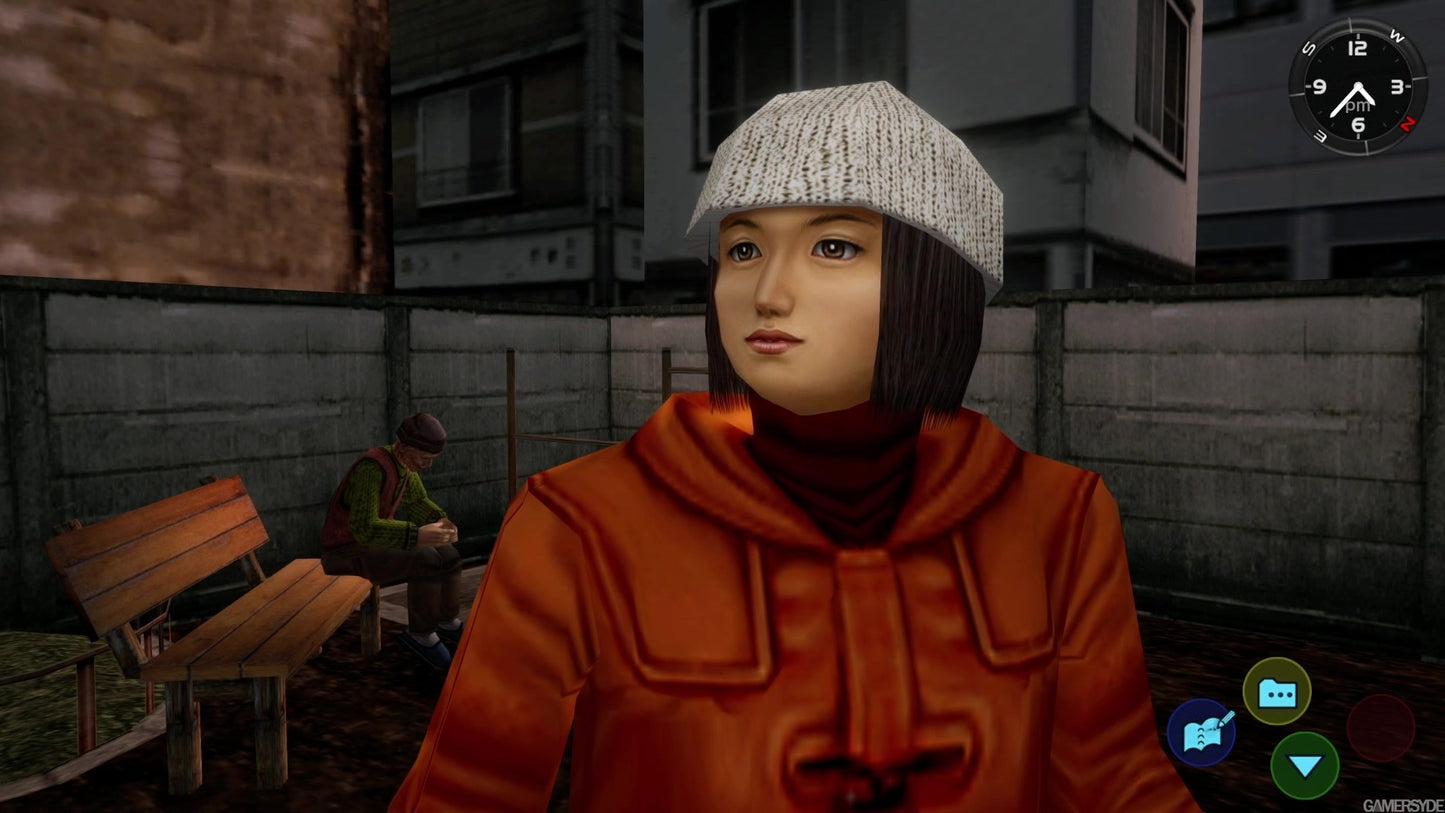Click the three dots on the folder icon

tap(1278, 694)
